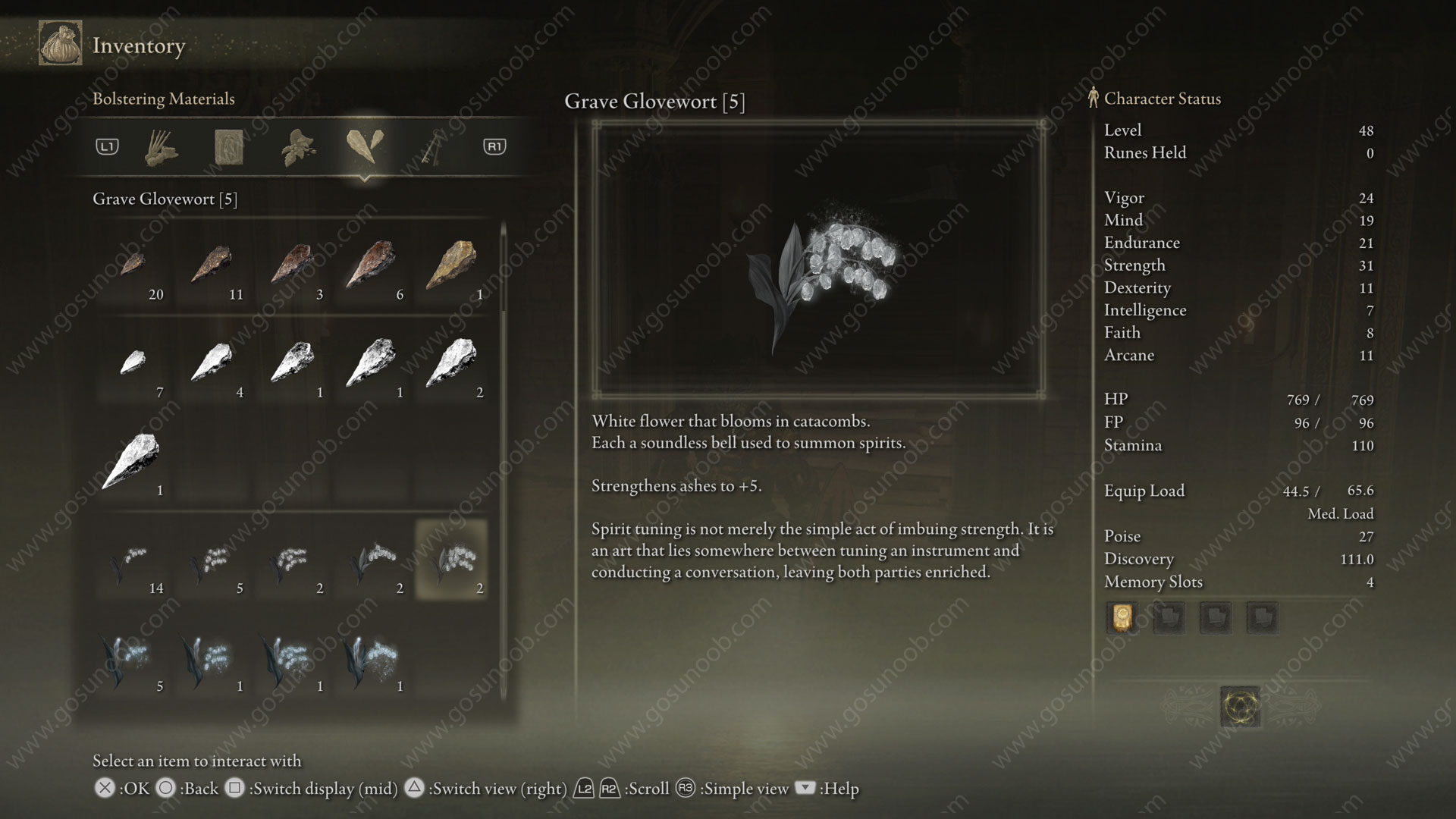1456x819 pixels.
Task: Pick the Grave Glovewort stack of 5
Action: 213,562
